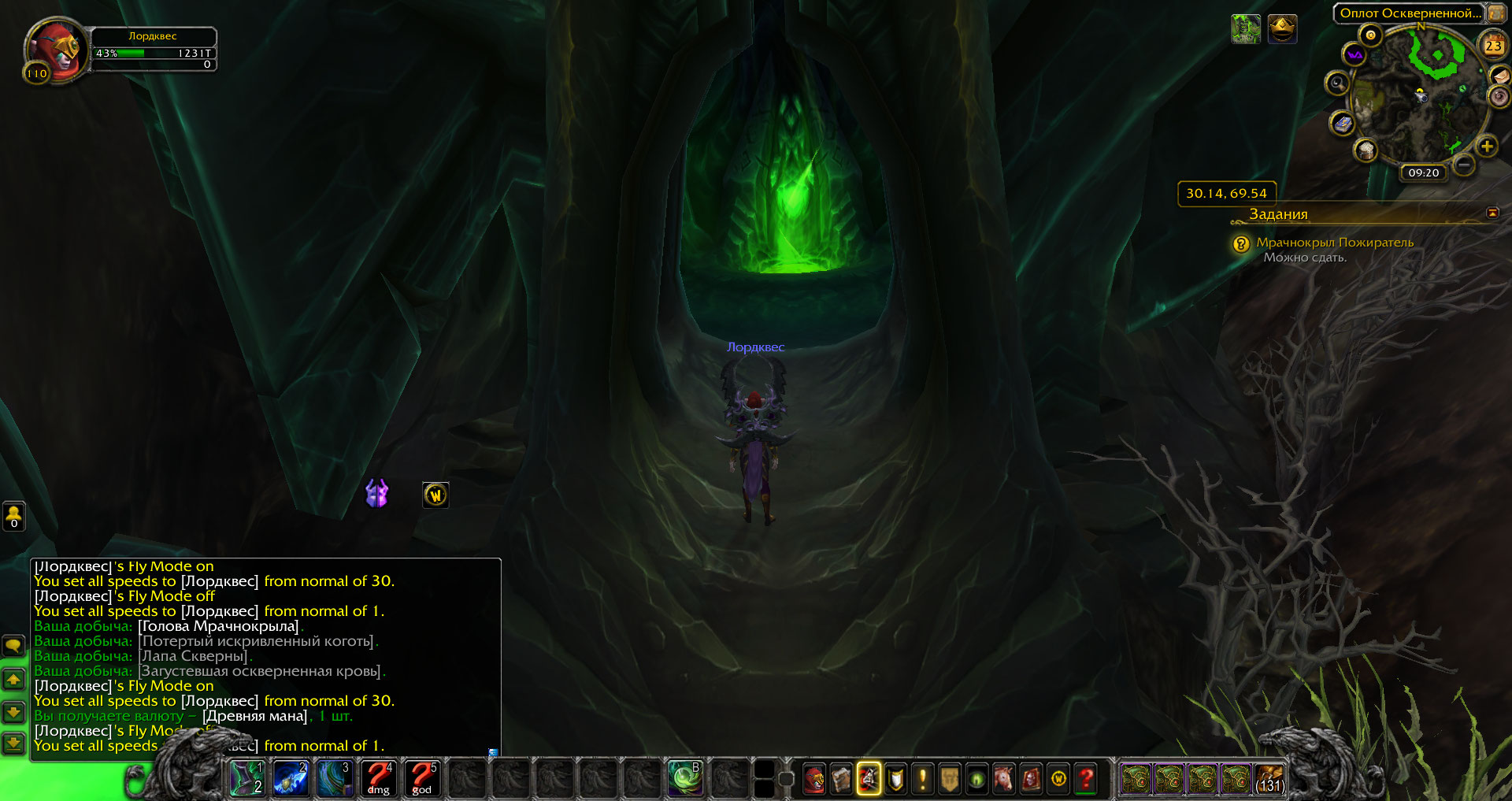The width and height of the screenshot is (1512, 801).
Task: Open the calendar showing day 23
Action: click(1493, 46)
